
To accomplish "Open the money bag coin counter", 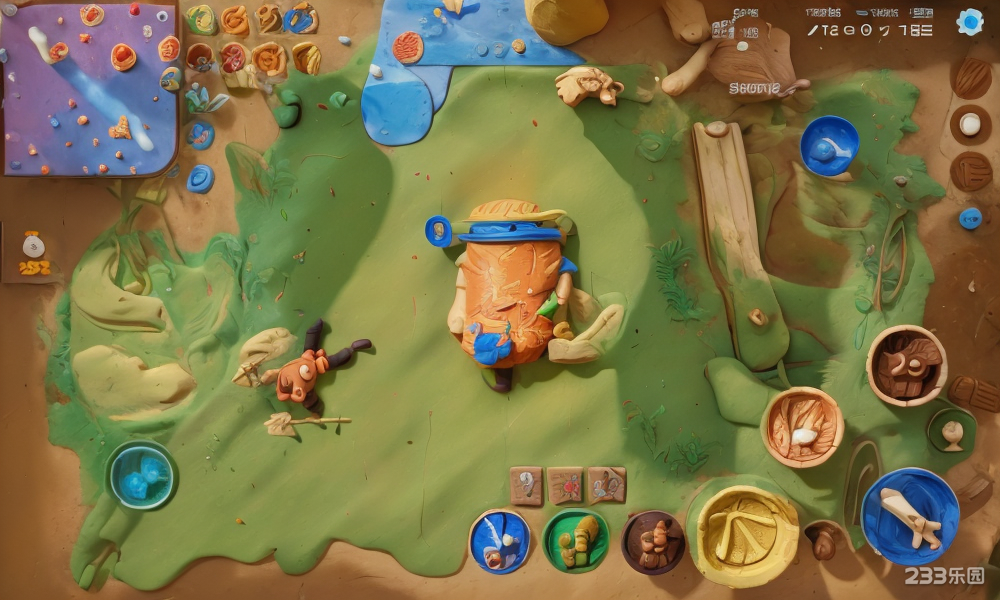I will pos(33,254).
